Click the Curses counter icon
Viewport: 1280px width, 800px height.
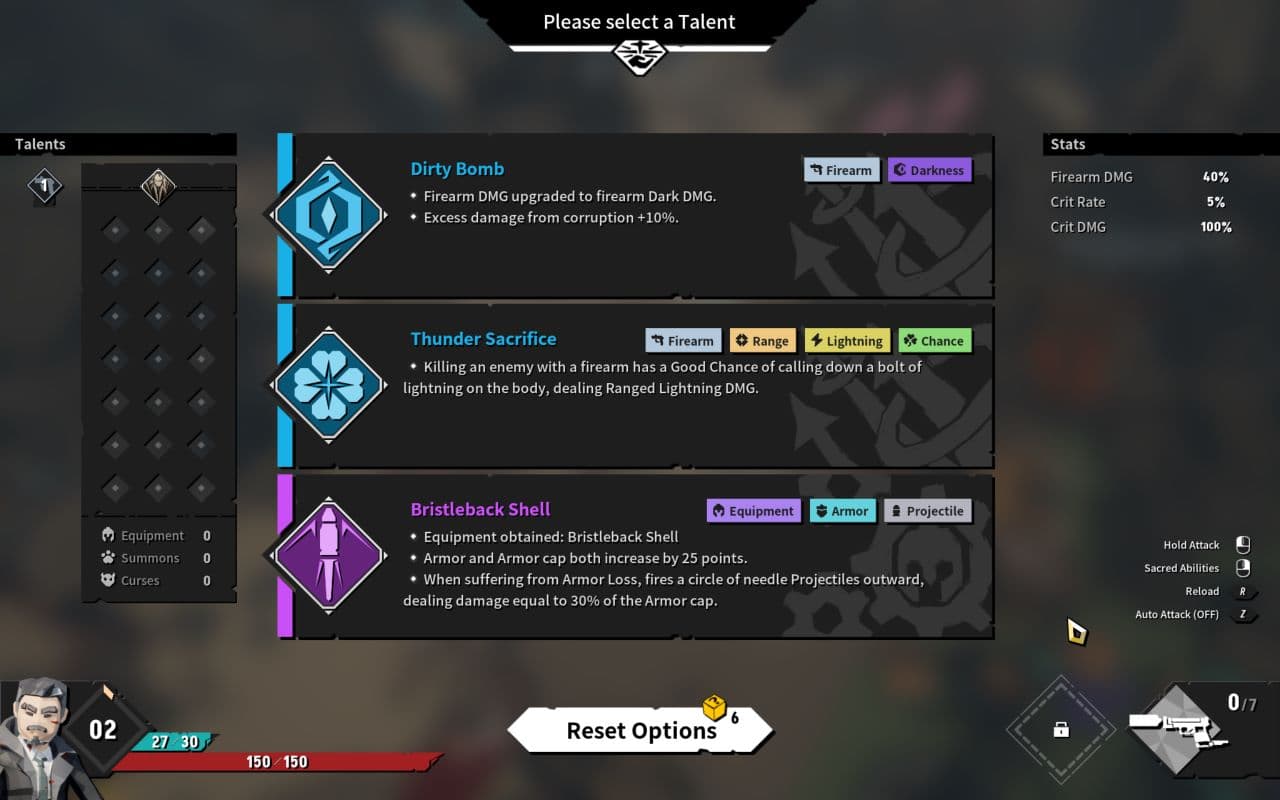(x=108, y=580)
